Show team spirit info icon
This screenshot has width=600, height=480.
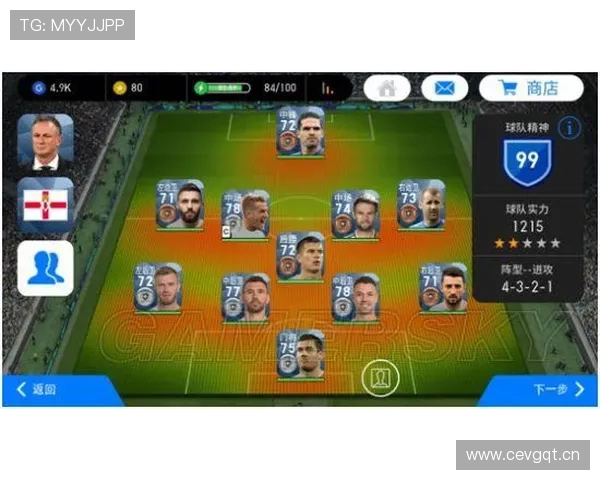coord(569,128)
